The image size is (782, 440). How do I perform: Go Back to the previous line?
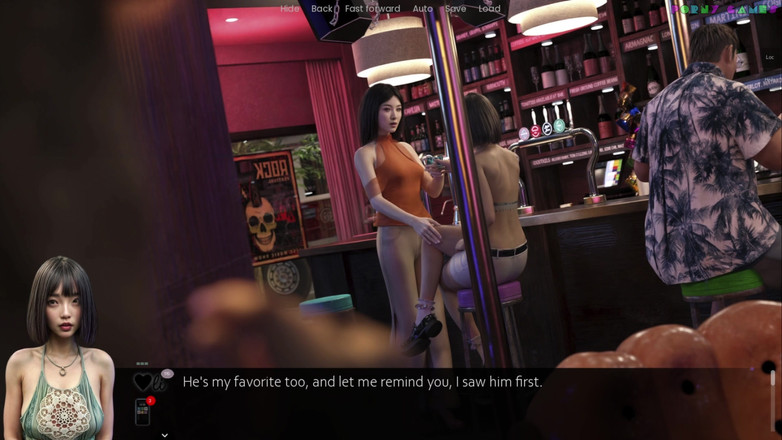[x=321, y=9]
